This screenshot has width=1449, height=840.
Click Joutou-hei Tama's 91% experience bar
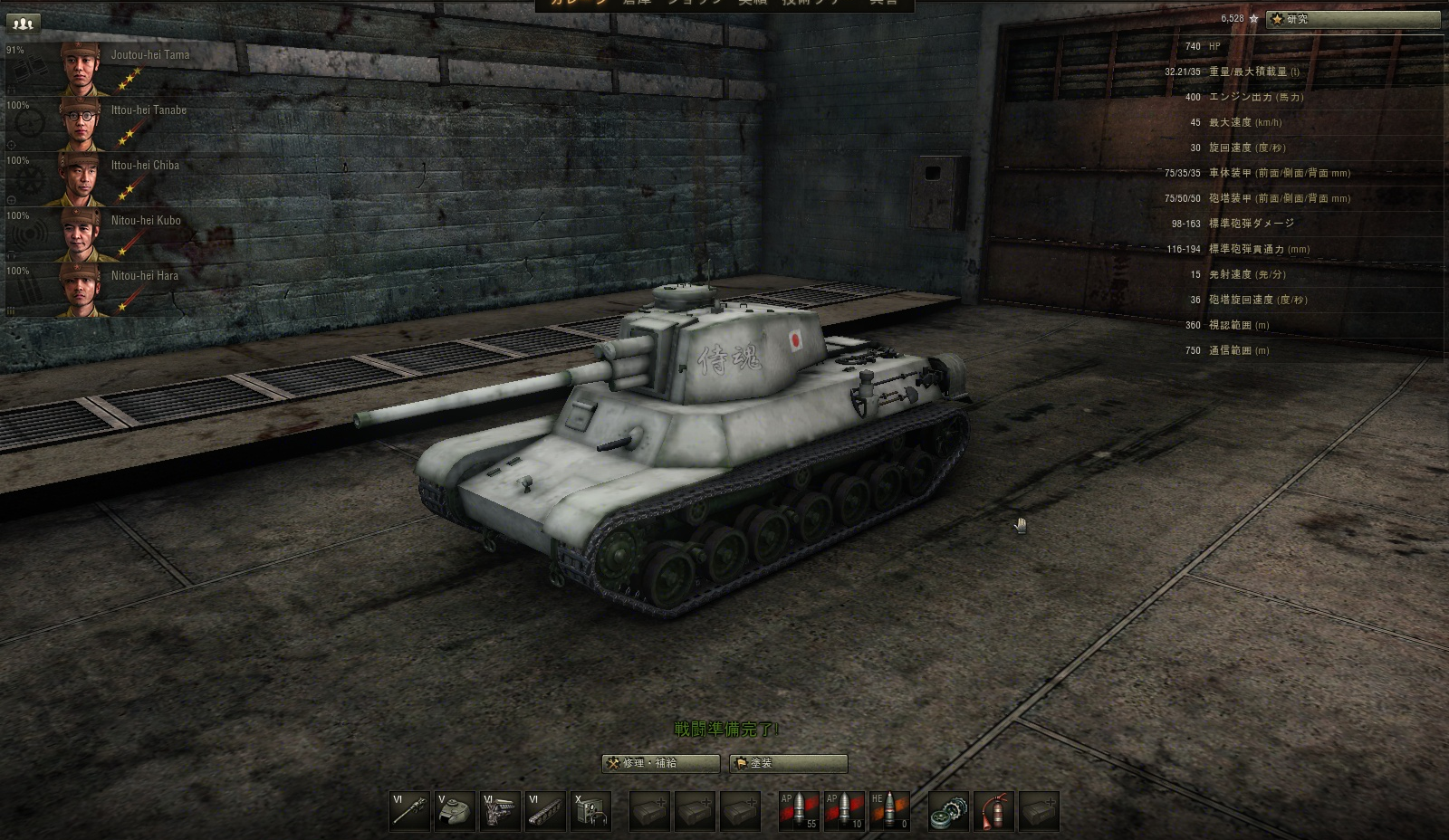pyautogui.click(x=14, y=52)
